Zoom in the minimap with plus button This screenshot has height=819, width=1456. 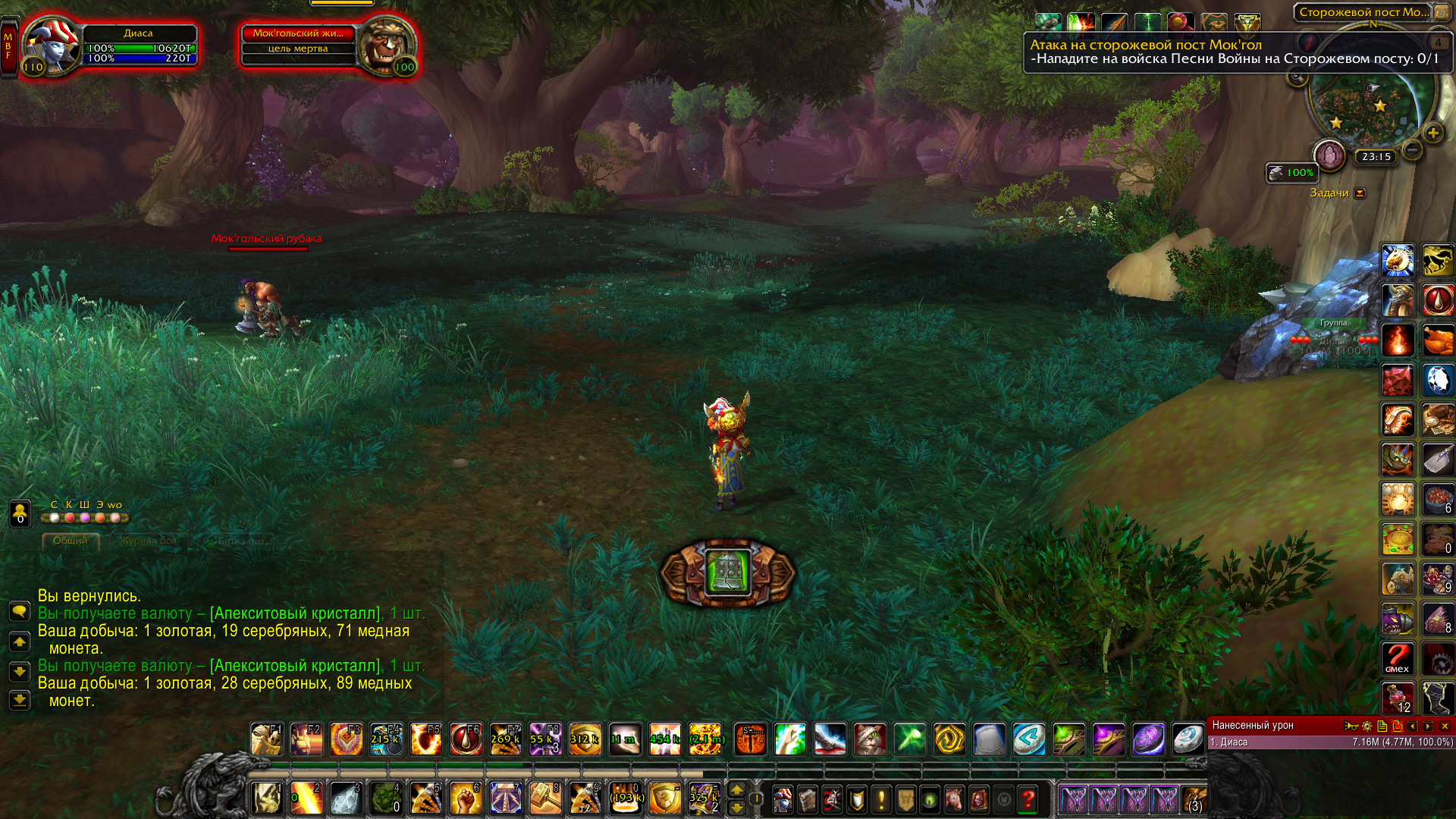(1432, 133)
